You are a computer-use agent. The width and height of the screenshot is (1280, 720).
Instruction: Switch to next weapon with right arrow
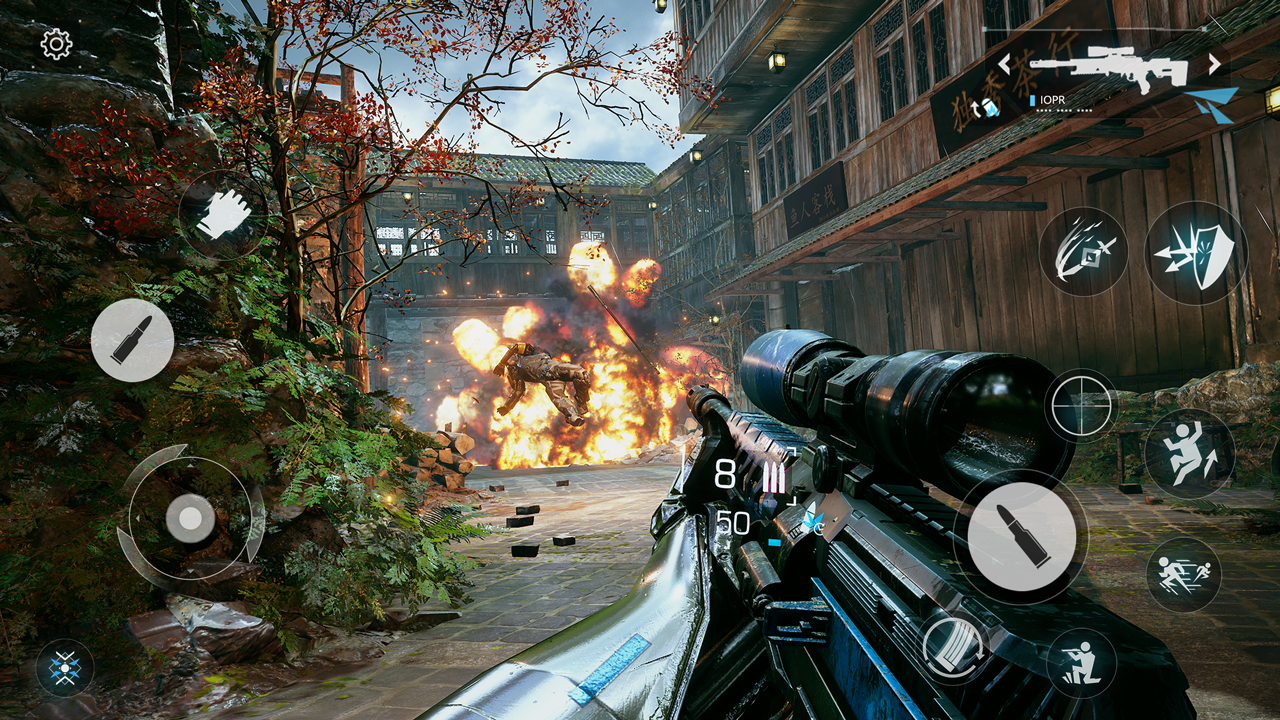[1215, 64]
